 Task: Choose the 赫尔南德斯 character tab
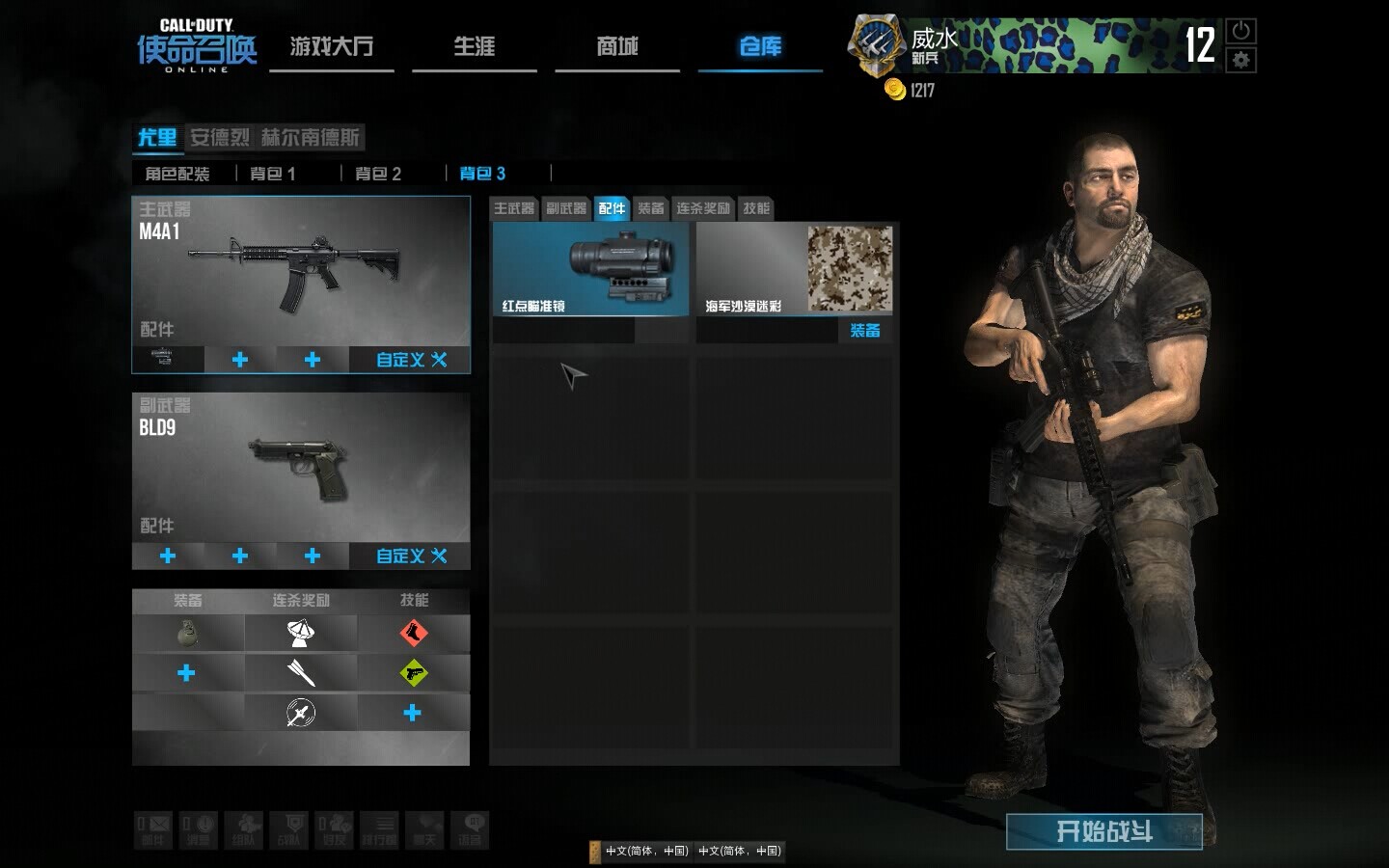pos(310,137)
